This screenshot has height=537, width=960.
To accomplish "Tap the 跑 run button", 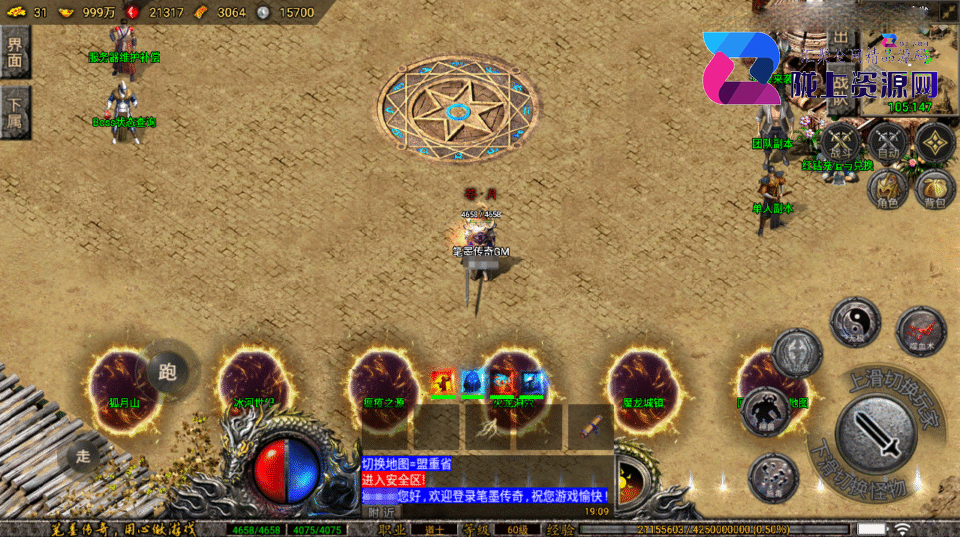I will point(167,372).
